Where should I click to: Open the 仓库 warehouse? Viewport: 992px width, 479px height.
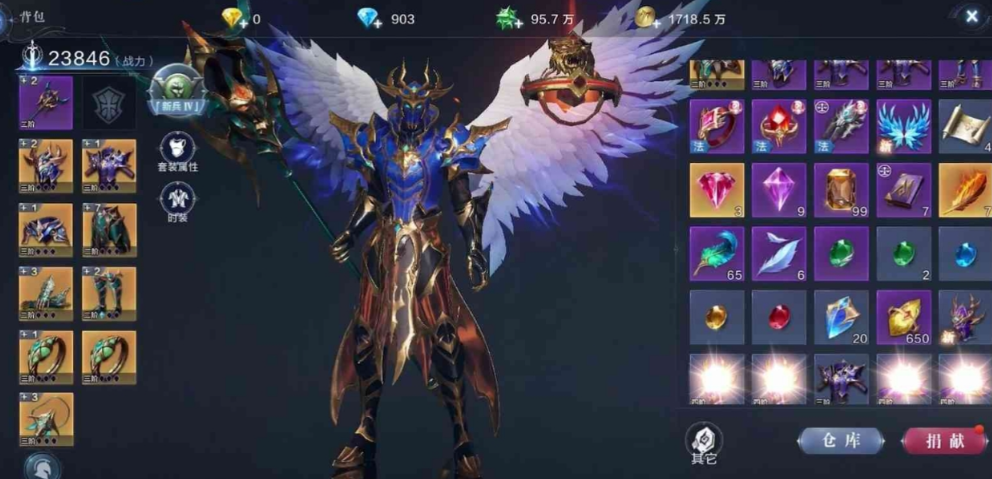tap(840, 440)
